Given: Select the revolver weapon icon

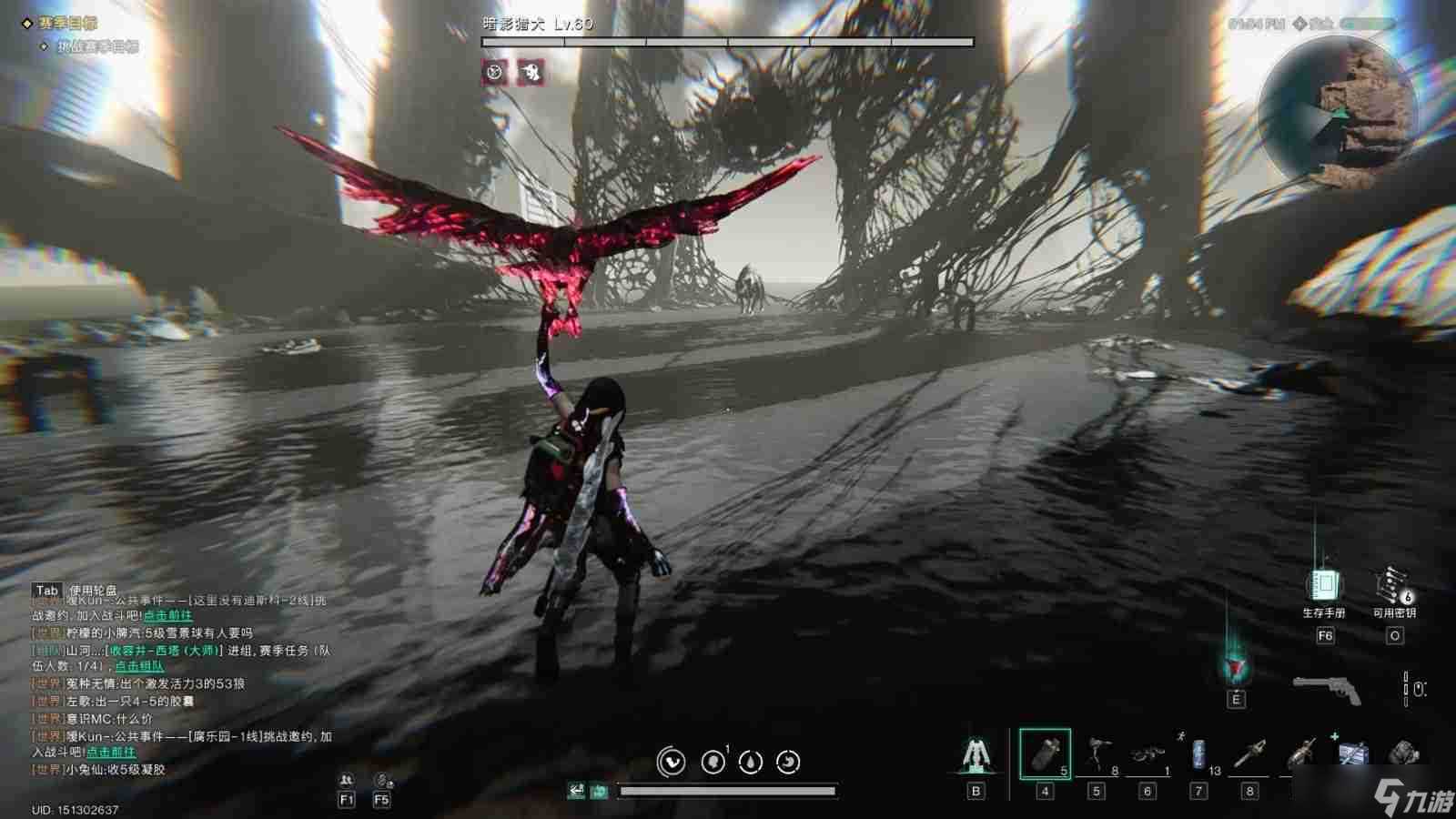Looking at the screenshot, I should pyautogui.click(x=1327, y=689).
